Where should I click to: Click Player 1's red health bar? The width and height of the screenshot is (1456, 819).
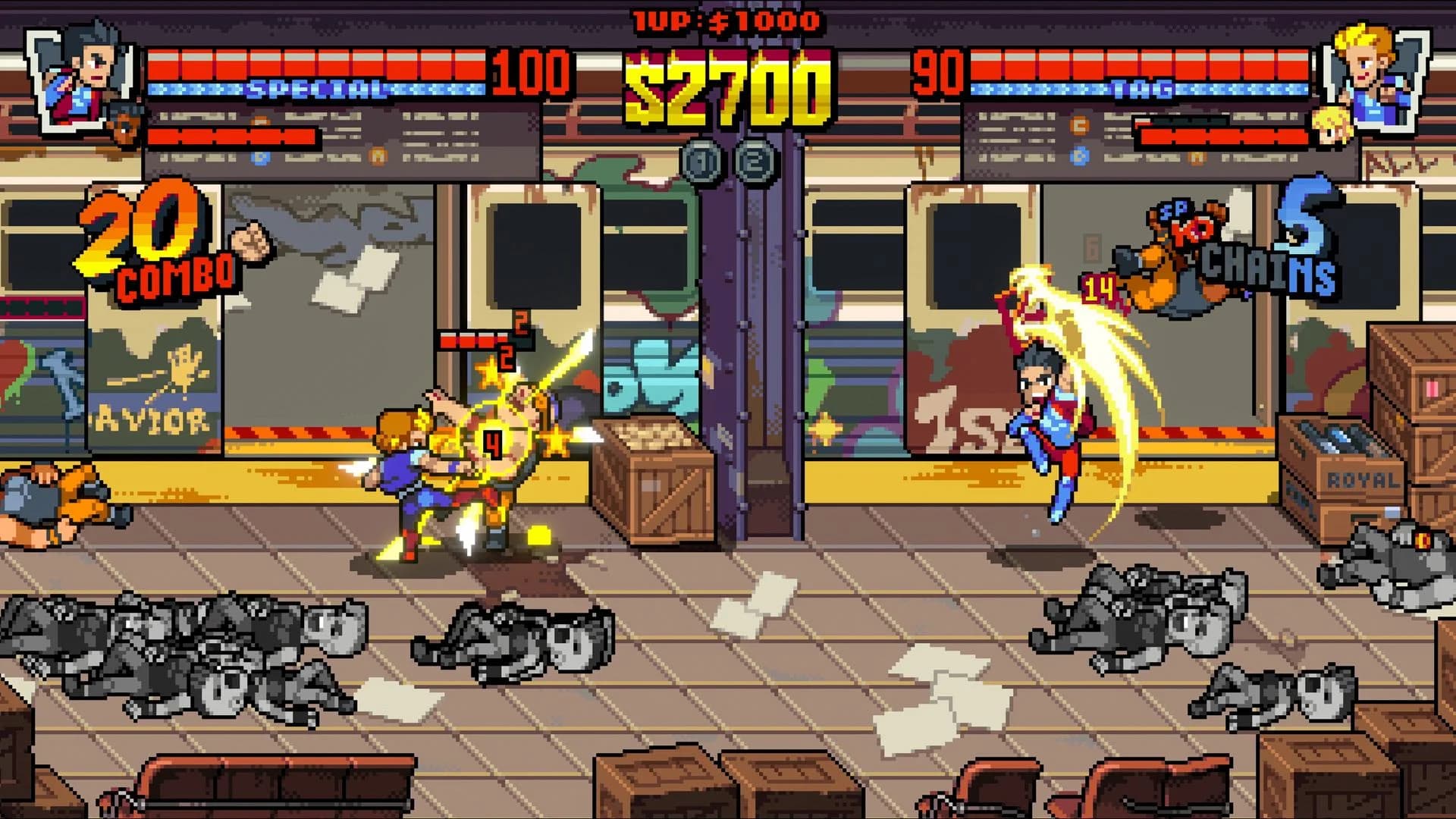[x=318, y=61]
